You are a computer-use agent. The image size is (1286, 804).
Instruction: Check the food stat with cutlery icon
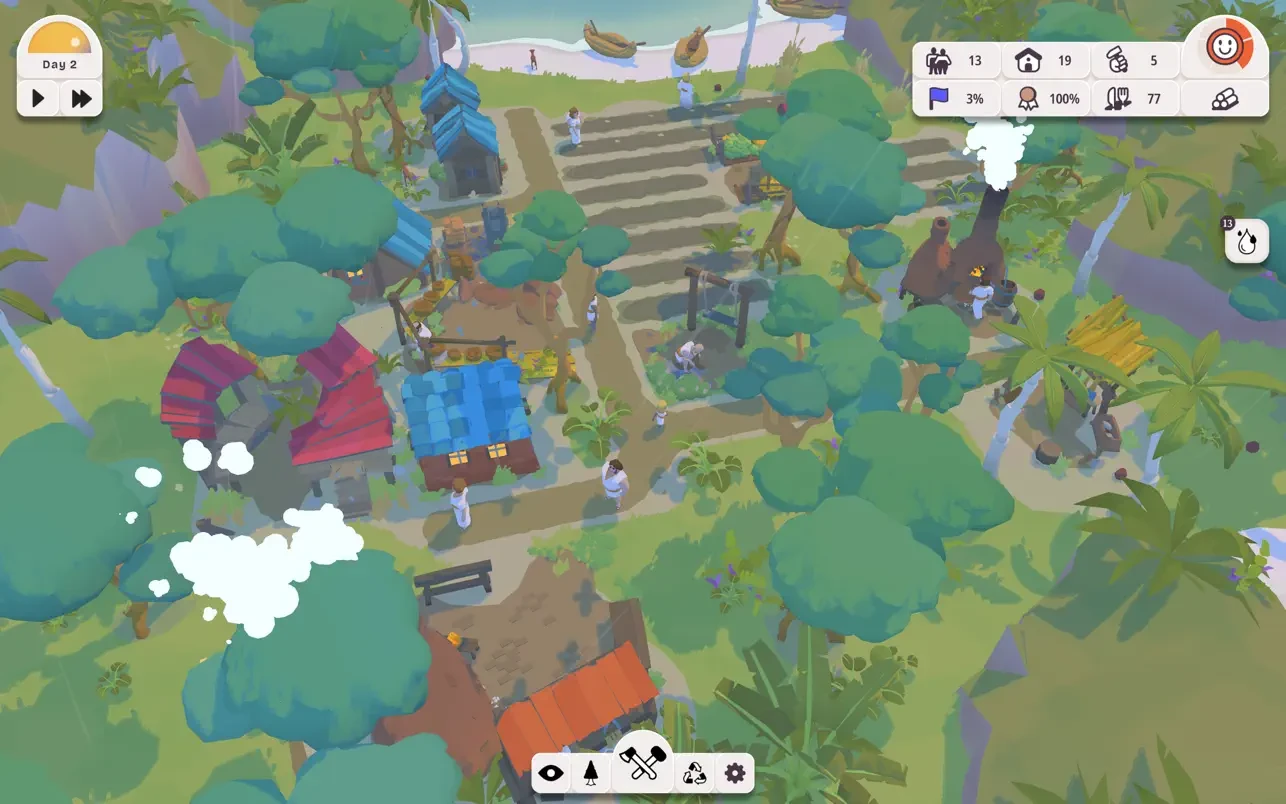point(1134,99)
